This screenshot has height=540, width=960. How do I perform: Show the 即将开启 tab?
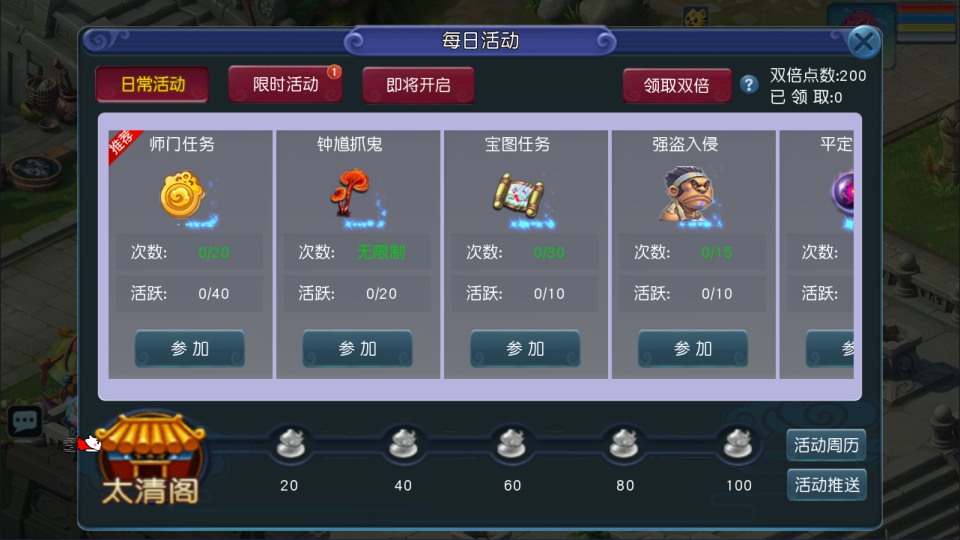[418, 85]
